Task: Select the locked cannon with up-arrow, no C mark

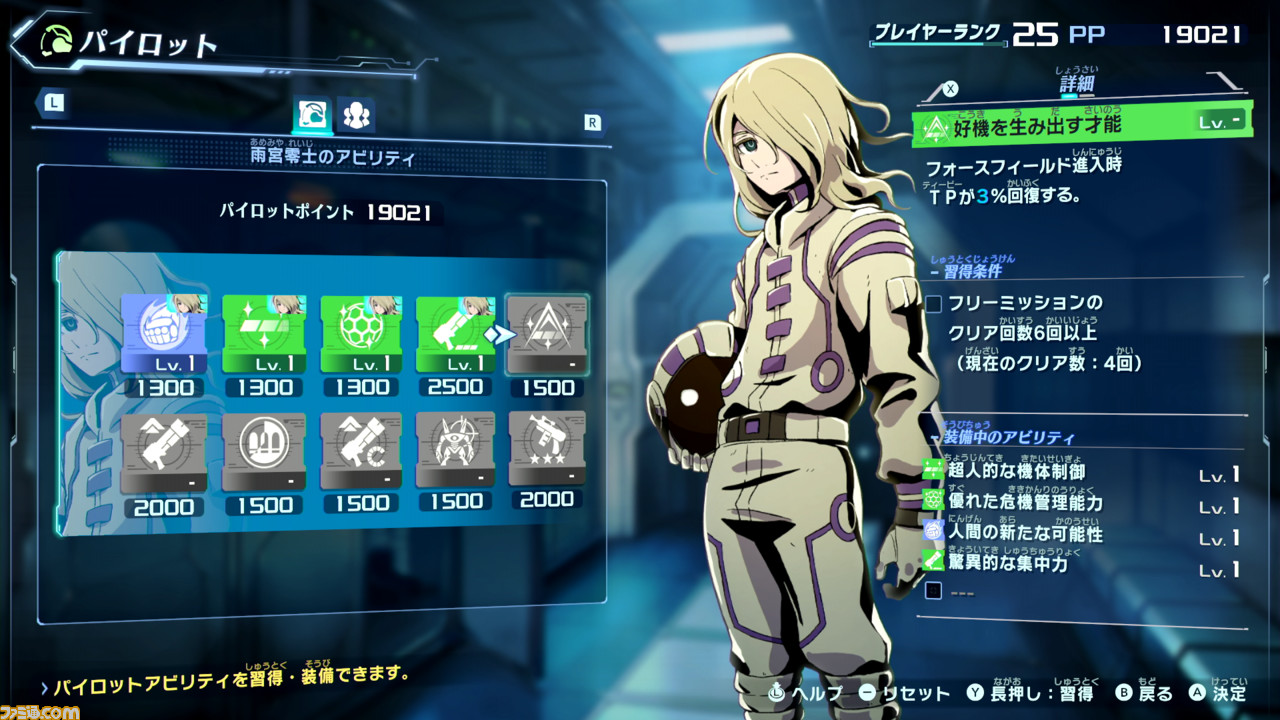Action: pyautogui.click(x=163, y=453)
